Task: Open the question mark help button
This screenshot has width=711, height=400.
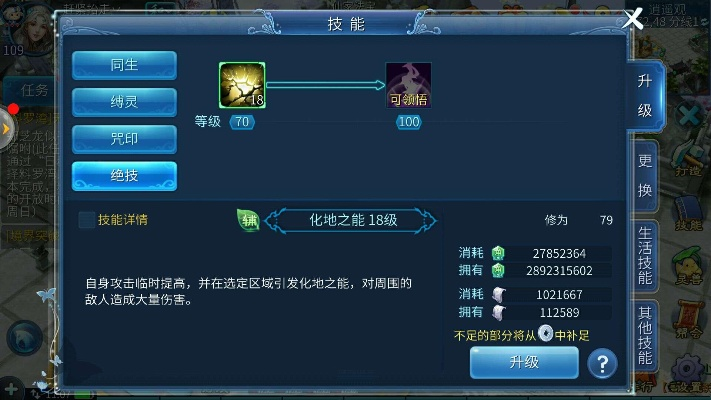Action: (601, 363)
